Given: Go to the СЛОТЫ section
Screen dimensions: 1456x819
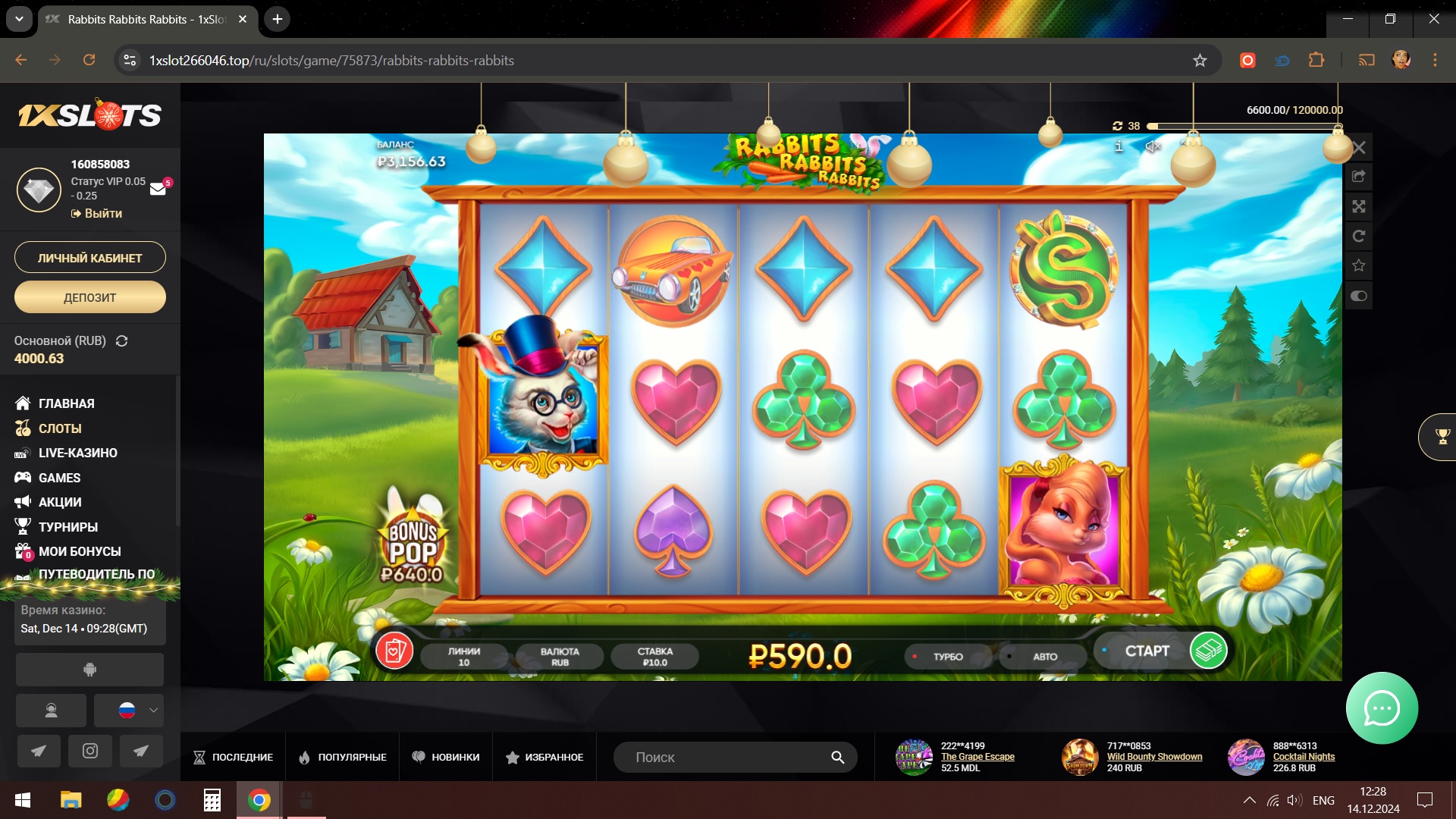Looking at the screenshot, I should tap(60, 428).
